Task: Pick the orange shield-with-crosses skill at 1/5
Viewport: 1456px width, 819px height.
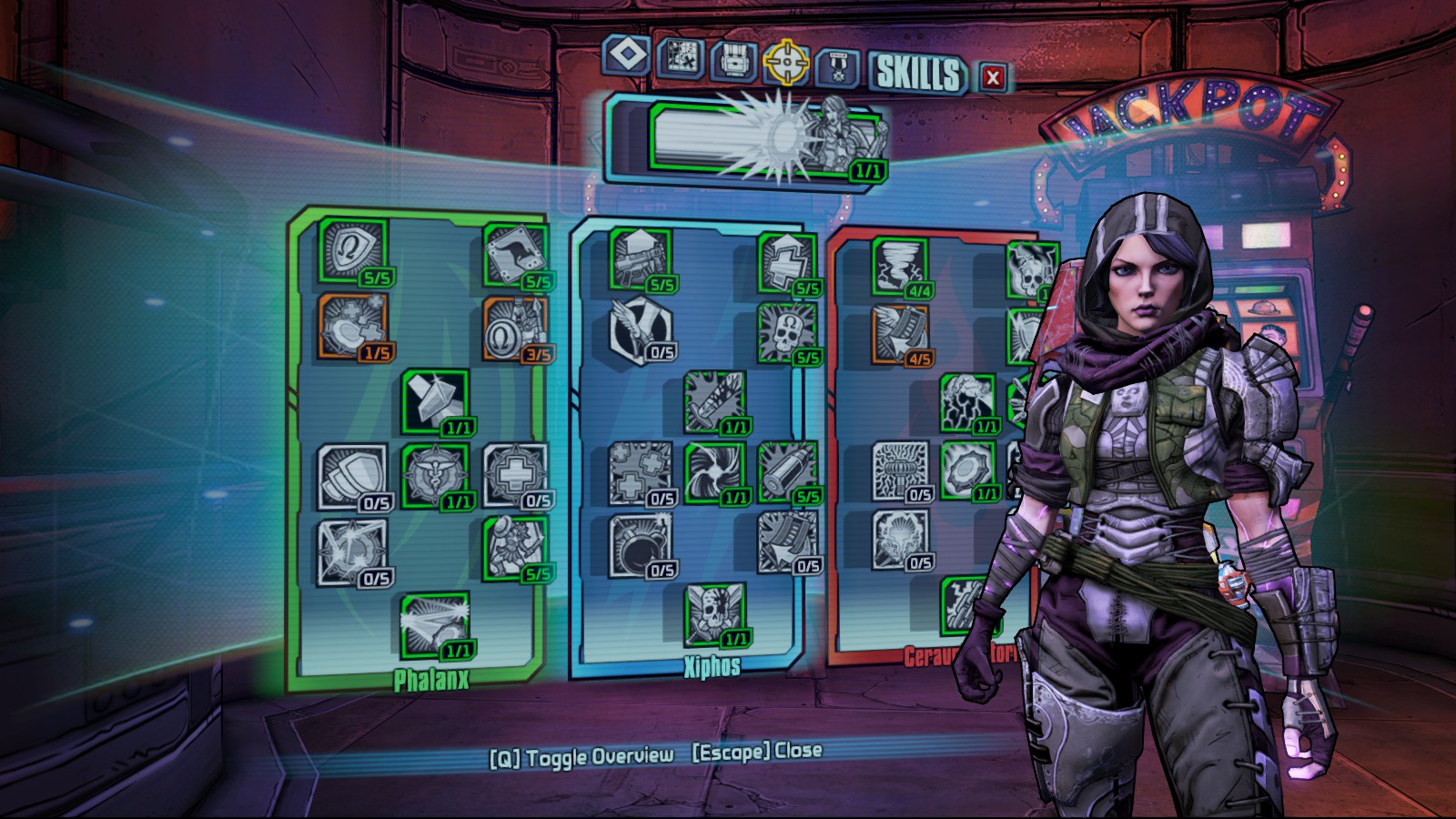Action: coord(352,325)
